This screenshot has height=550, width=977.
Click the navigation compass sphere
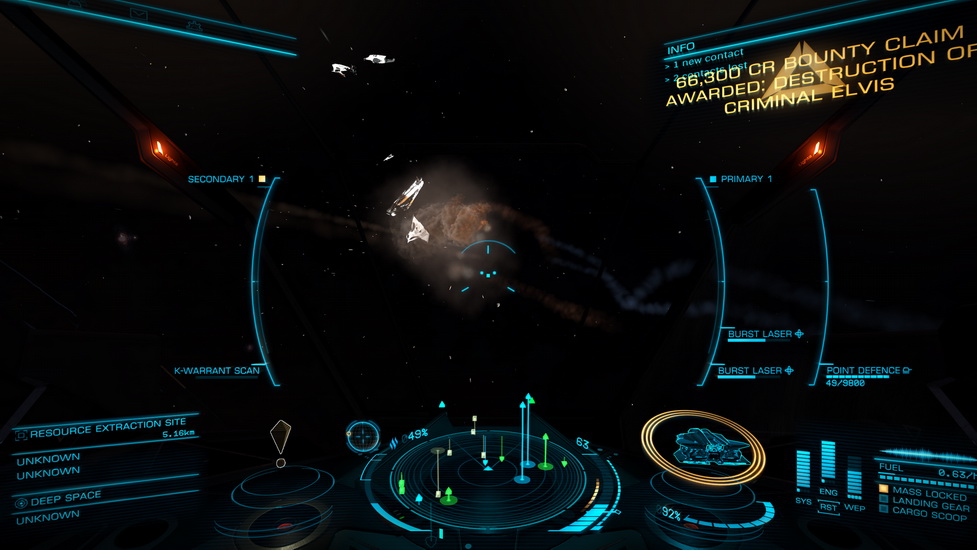362,436
